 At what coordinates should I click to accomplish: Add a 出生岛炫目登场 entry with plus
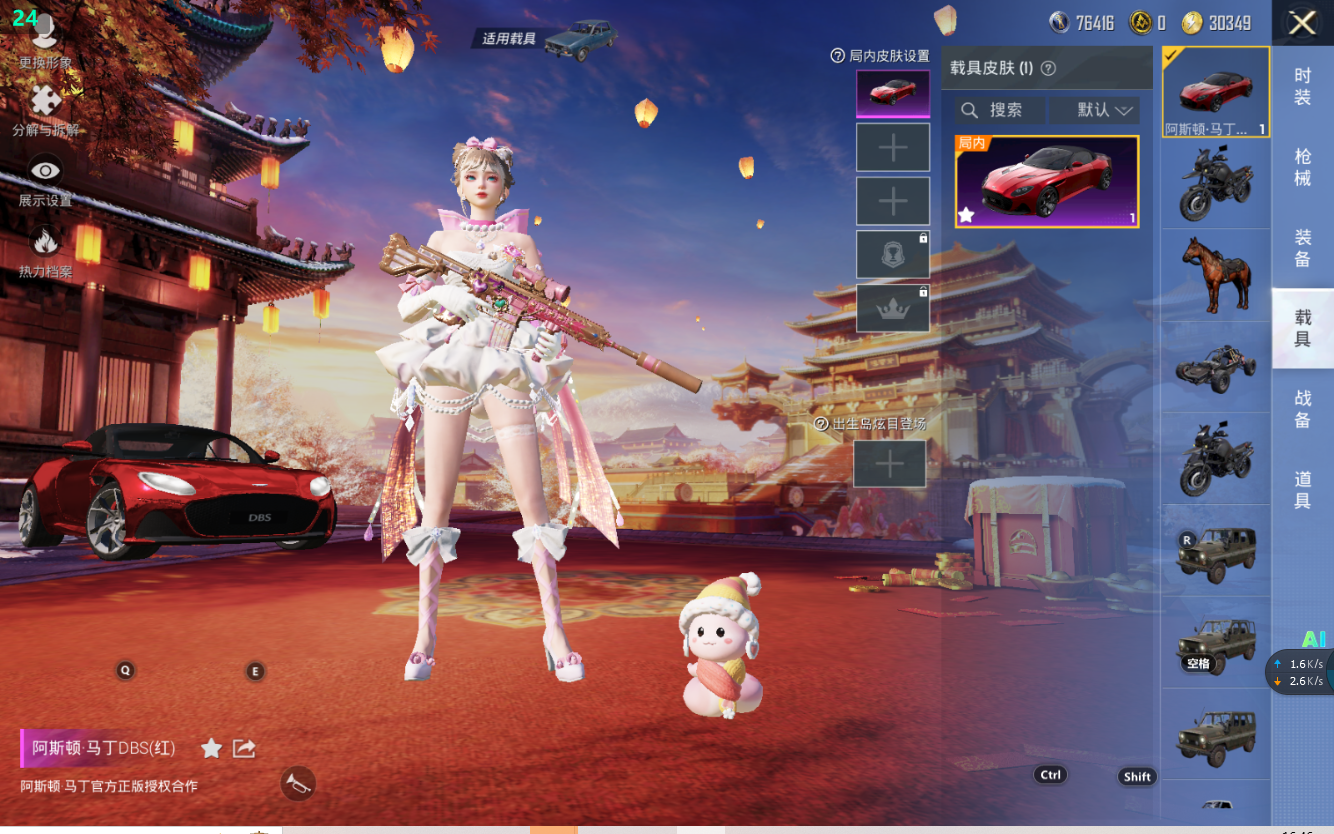889,463
